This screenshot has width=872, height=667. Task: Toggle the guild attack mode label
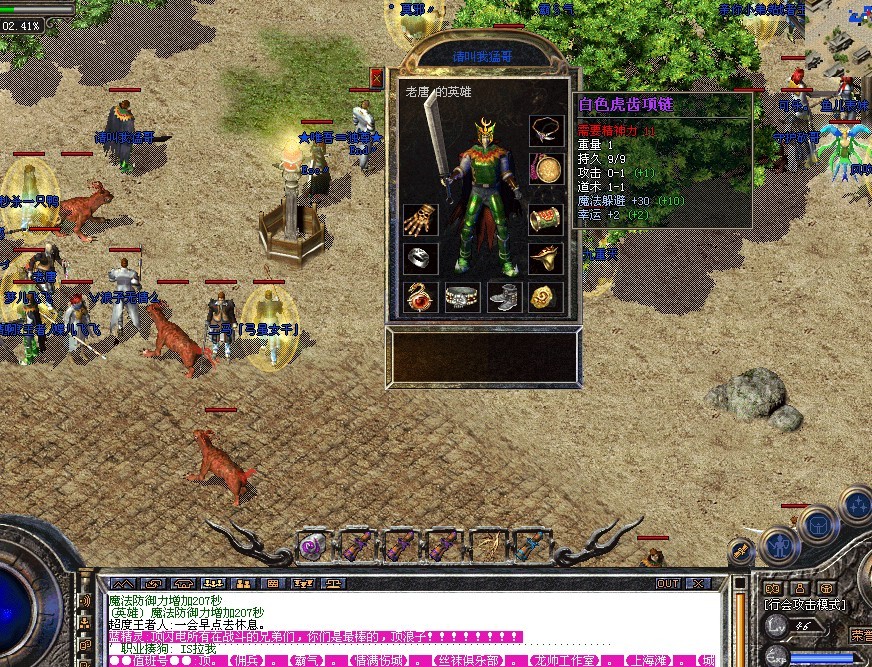(x=804, y=605)
